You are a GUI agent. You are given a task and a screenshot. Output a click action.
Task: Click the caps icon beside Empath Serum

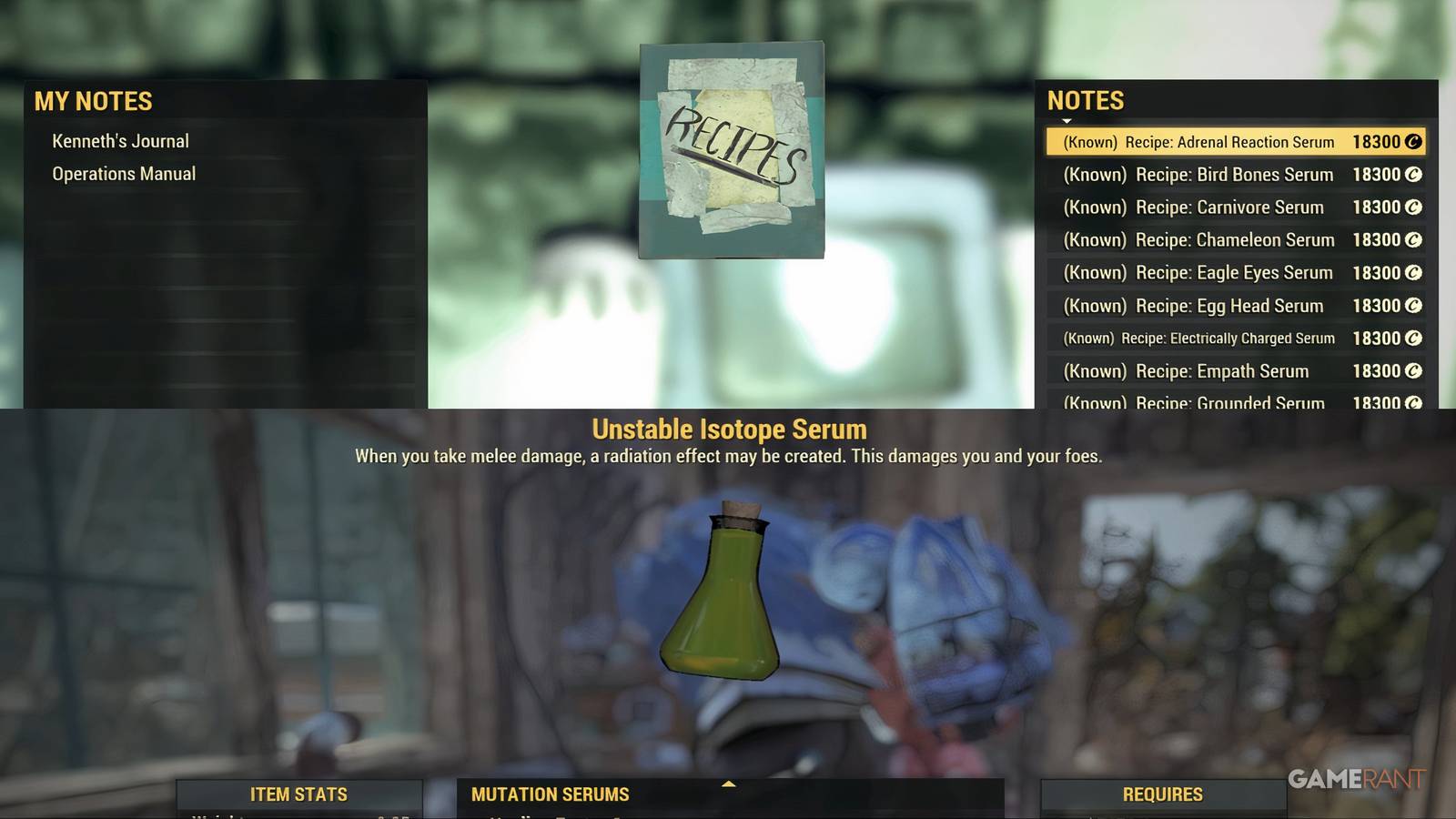pos(1412,370)
